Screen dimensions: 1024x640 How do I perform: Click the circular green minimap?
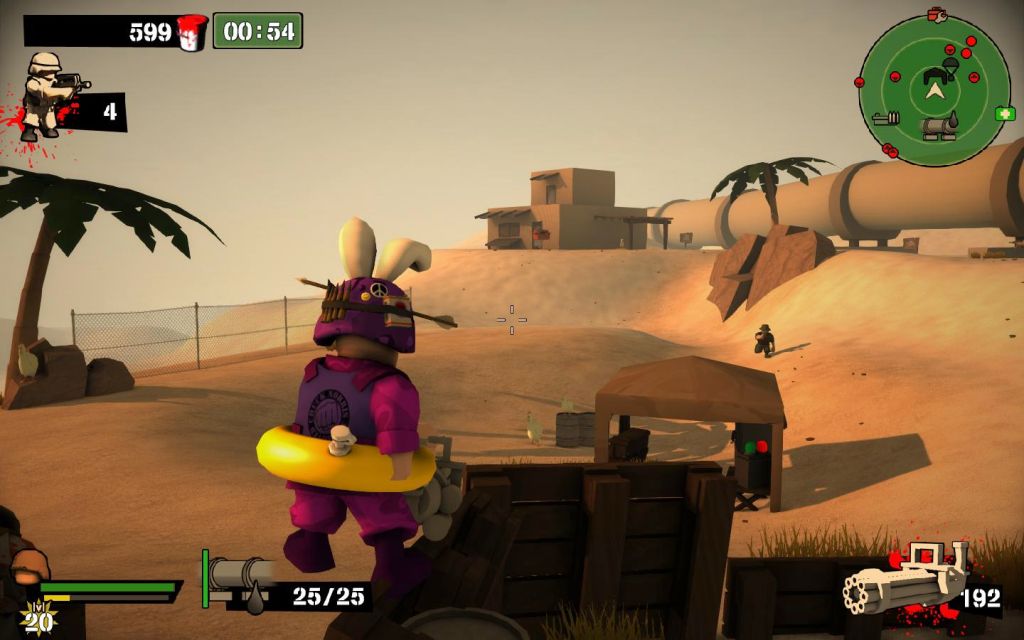tap(935, 90)
